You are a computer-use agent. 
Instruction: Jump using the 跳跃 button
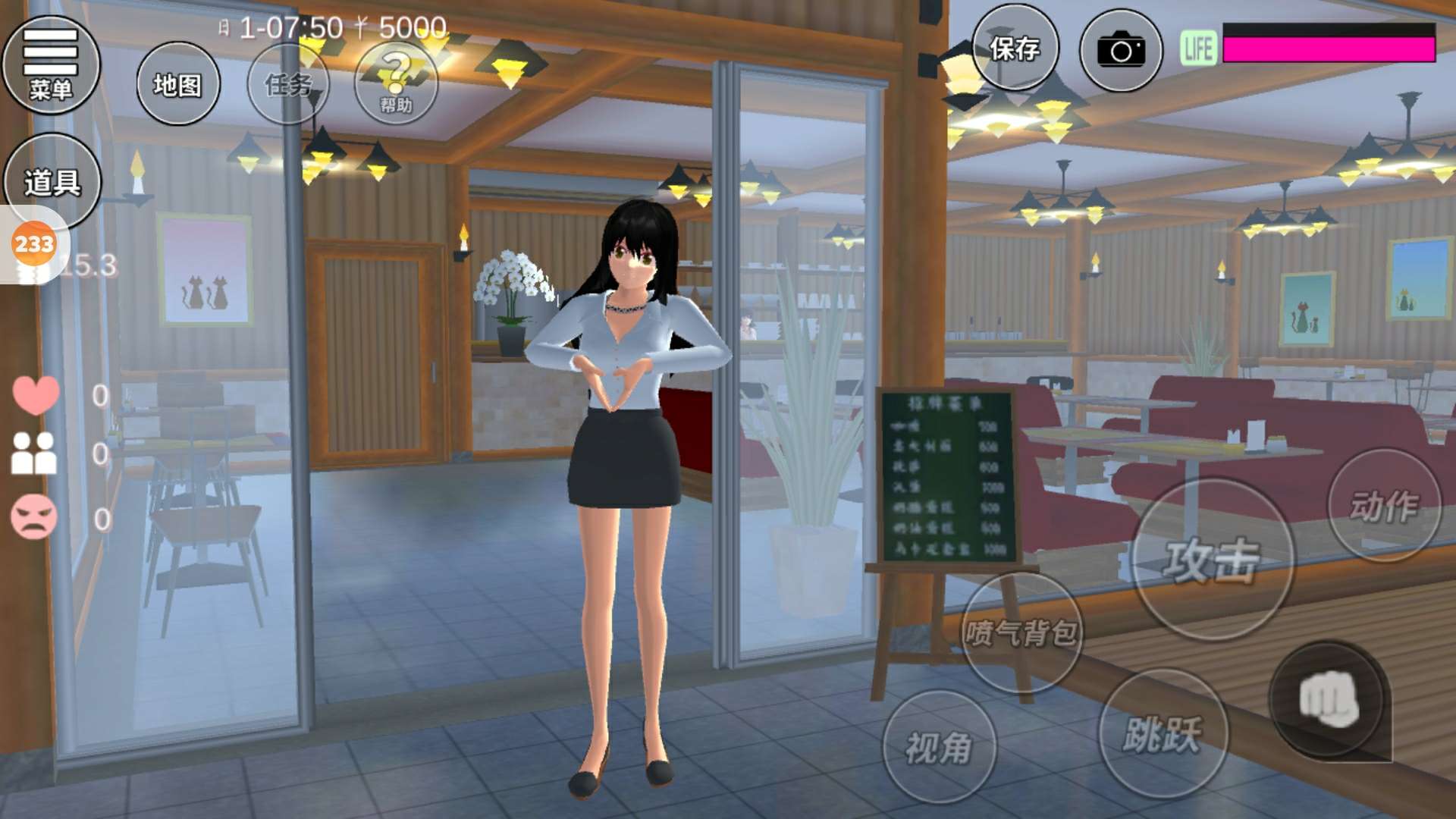(1163, 733)
